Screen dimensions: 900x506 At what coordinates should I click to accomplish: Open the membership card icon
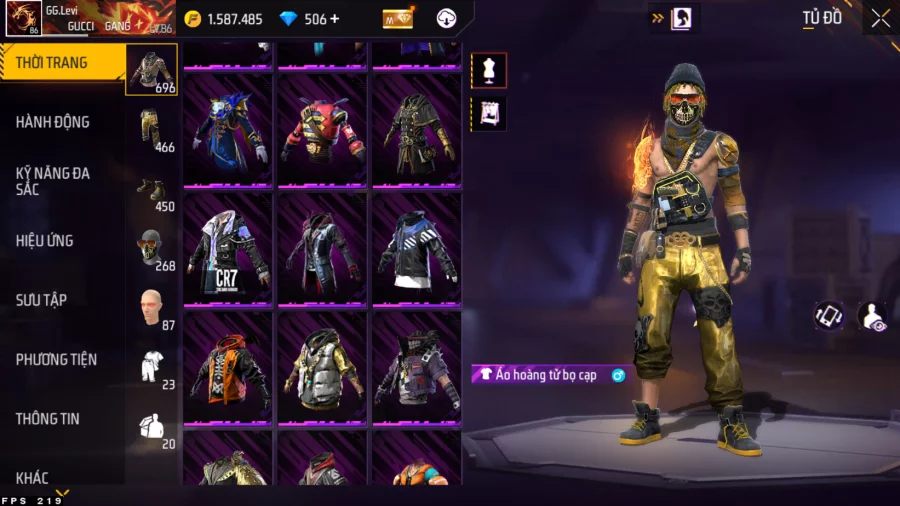[x=398, y=18]
